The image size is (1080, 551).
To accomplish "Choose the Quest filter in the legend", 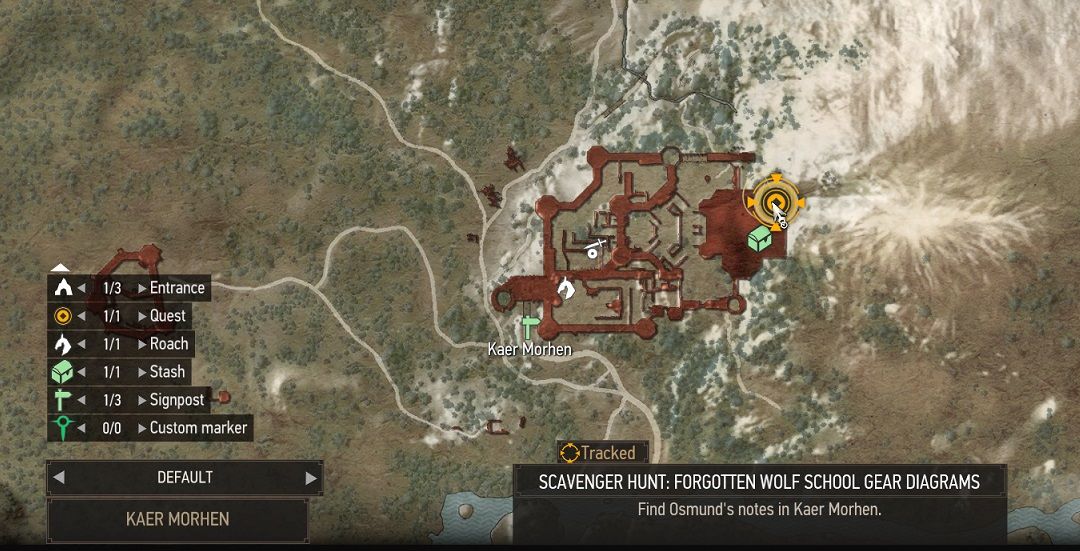I will [x=167, y=316].
